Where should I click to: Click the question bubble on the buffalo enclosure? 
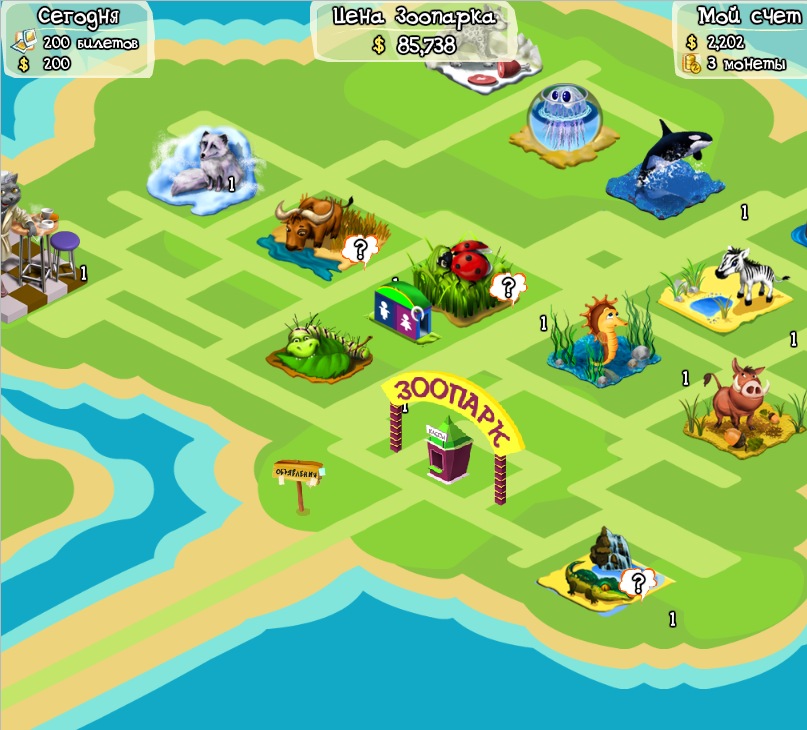(357, 248)
